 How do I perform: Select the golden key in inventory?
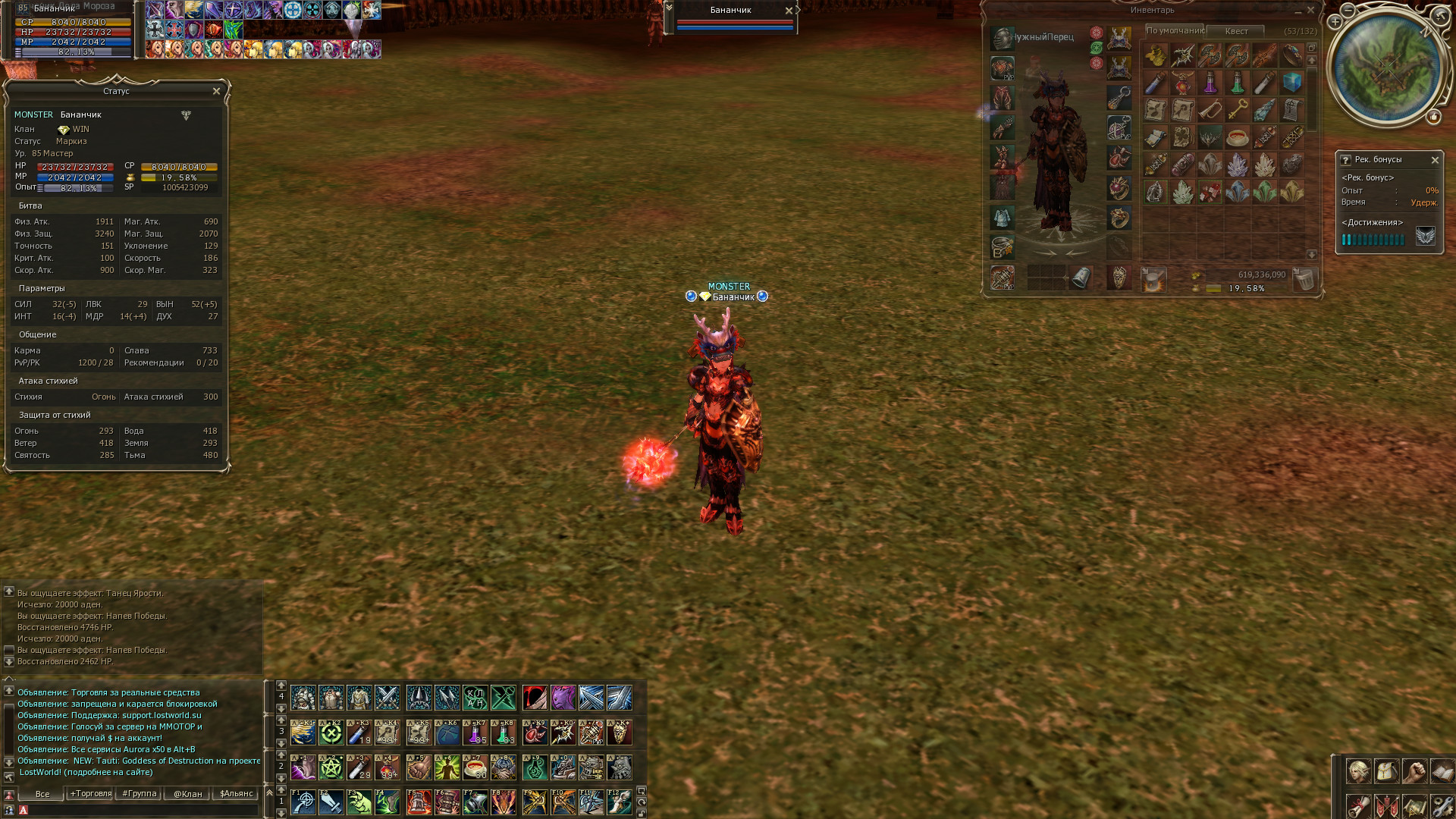pyautogui.click(x=1238, y=110)
